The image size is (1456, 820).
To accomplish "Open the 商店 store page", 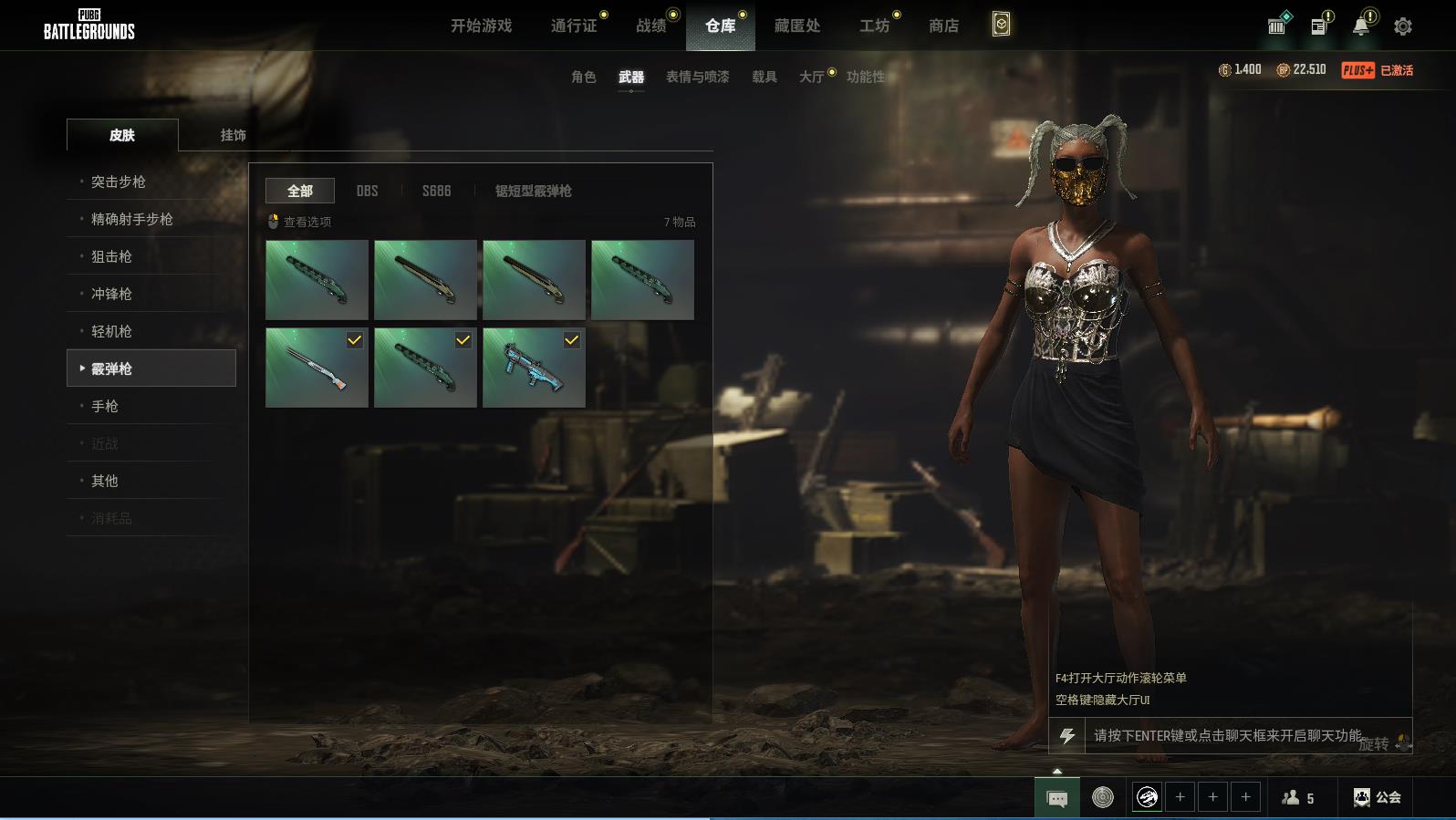I will click(x=943, y=26).
